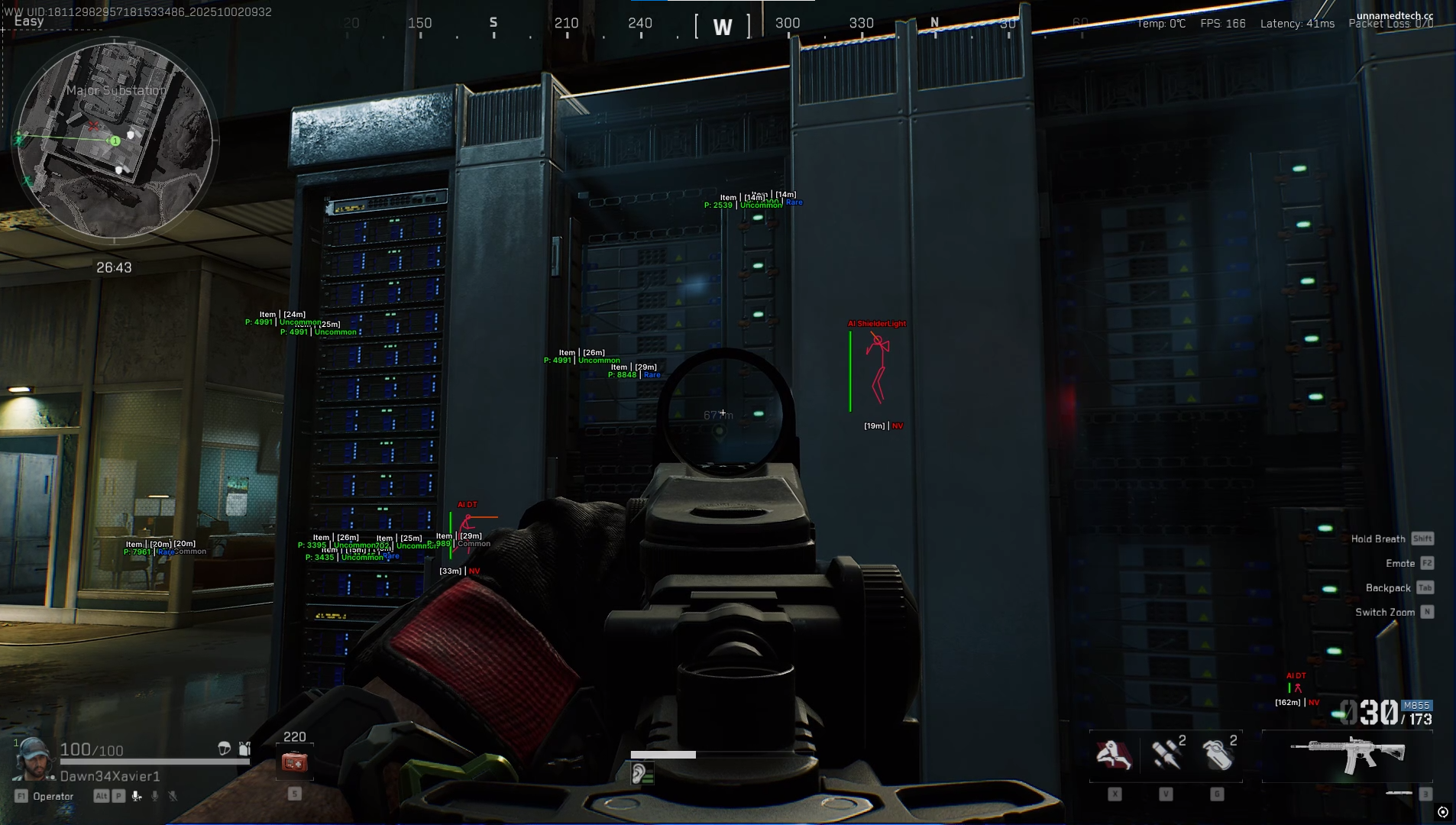Click the Easy difficulty label at top-left
This screenshot has height=825, width=1456.
(29, 21)
